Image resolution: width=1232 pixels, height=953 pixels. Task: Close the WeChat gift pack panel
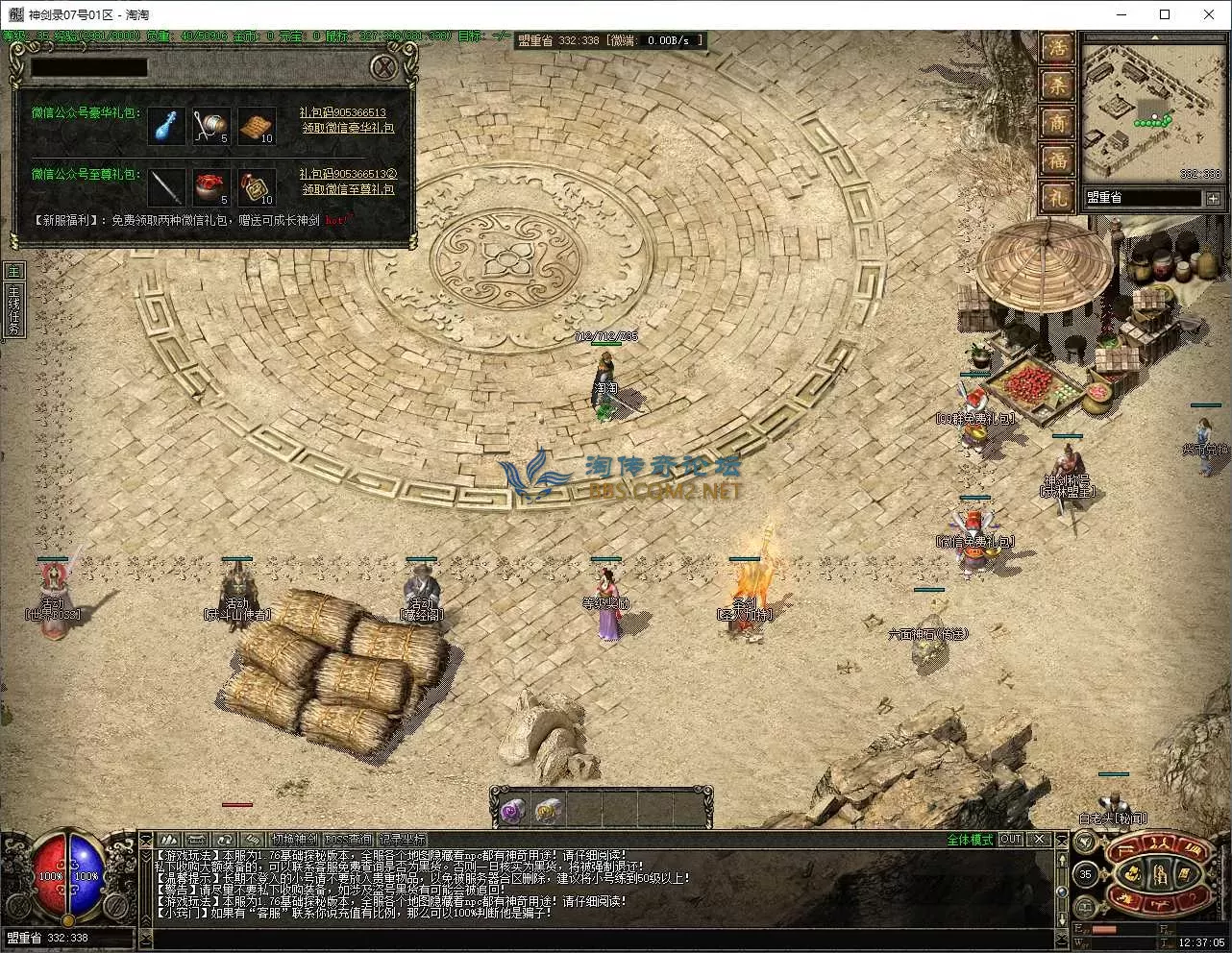click(383, 67)
